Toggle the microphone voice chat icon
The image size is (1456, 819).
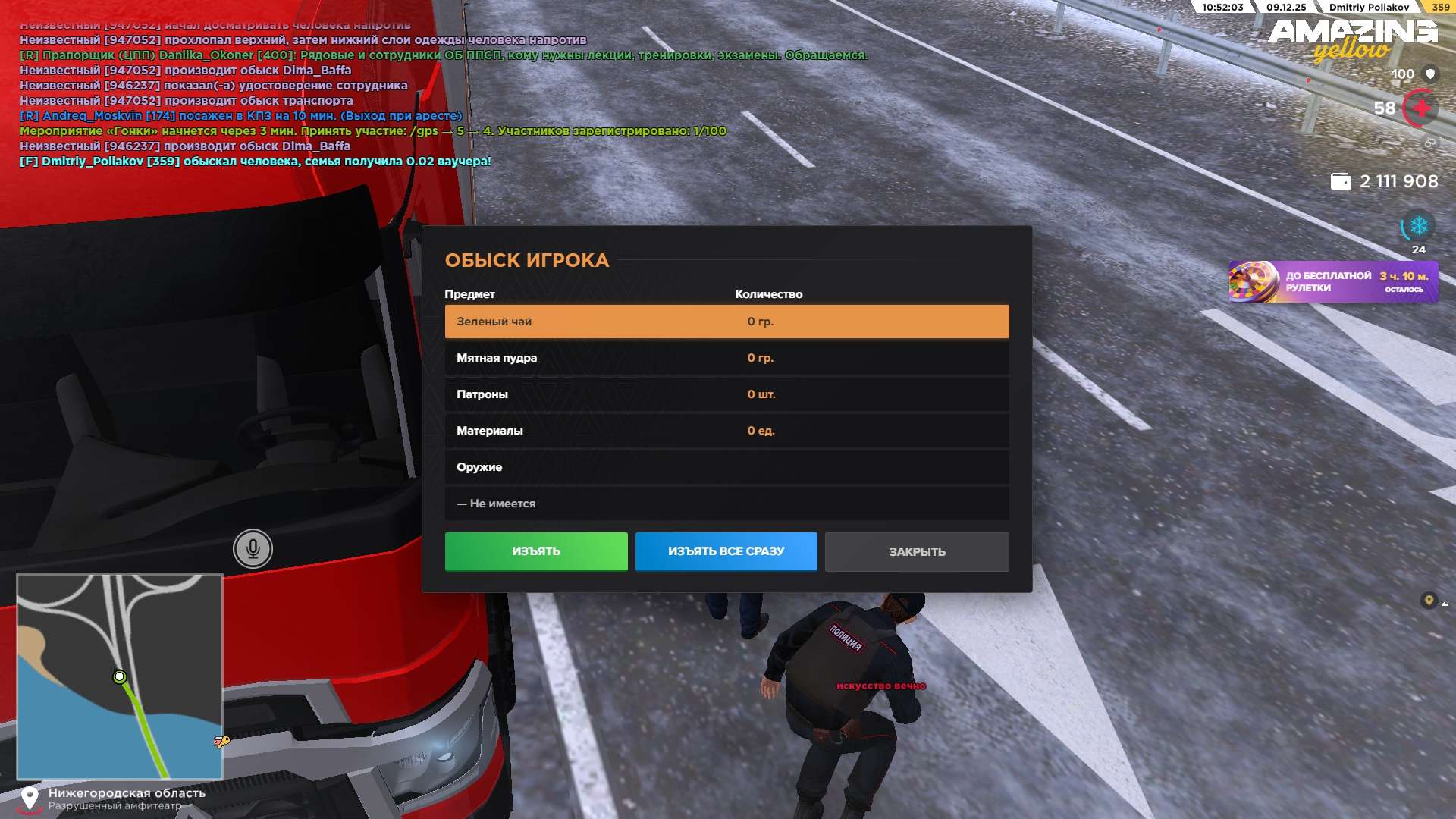pos(253,548)
